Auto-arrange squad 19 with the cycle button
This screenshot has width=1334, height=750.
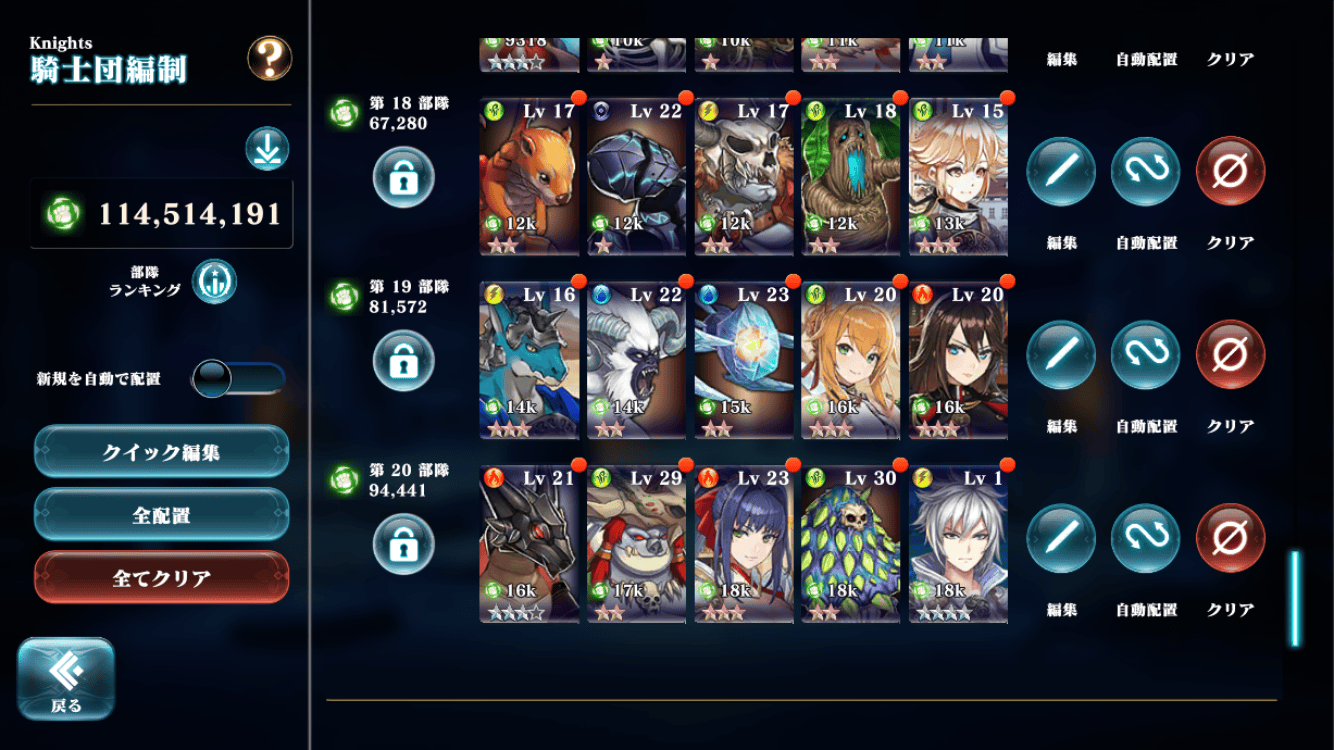[x=1146, y=355]
